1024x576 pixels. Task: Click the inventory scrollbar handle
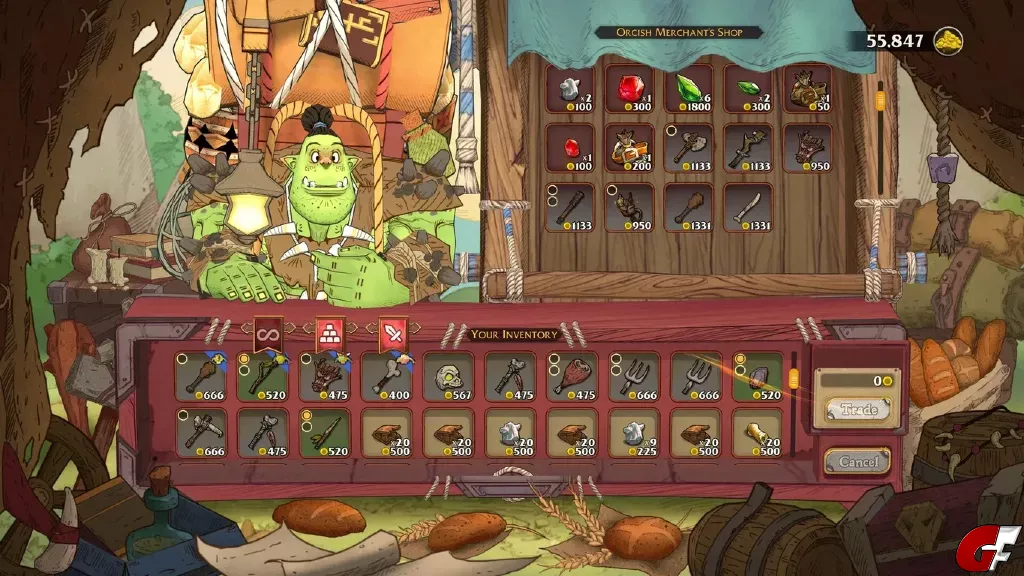coord(794,379)
